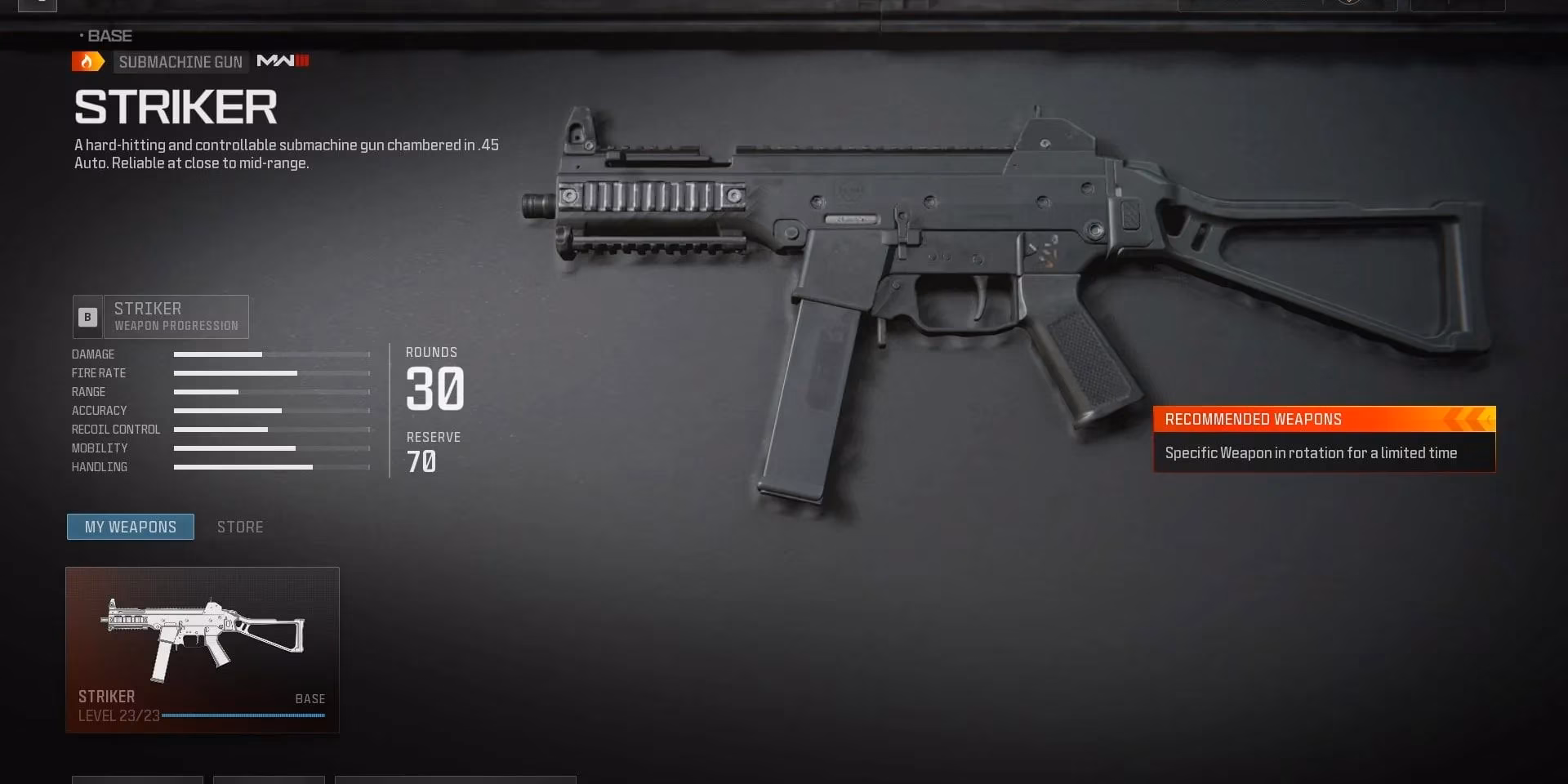The height and width of the screenshot is (784, 1568).
Task: Click the Submachine Gun category label
Action: (180, 61)
